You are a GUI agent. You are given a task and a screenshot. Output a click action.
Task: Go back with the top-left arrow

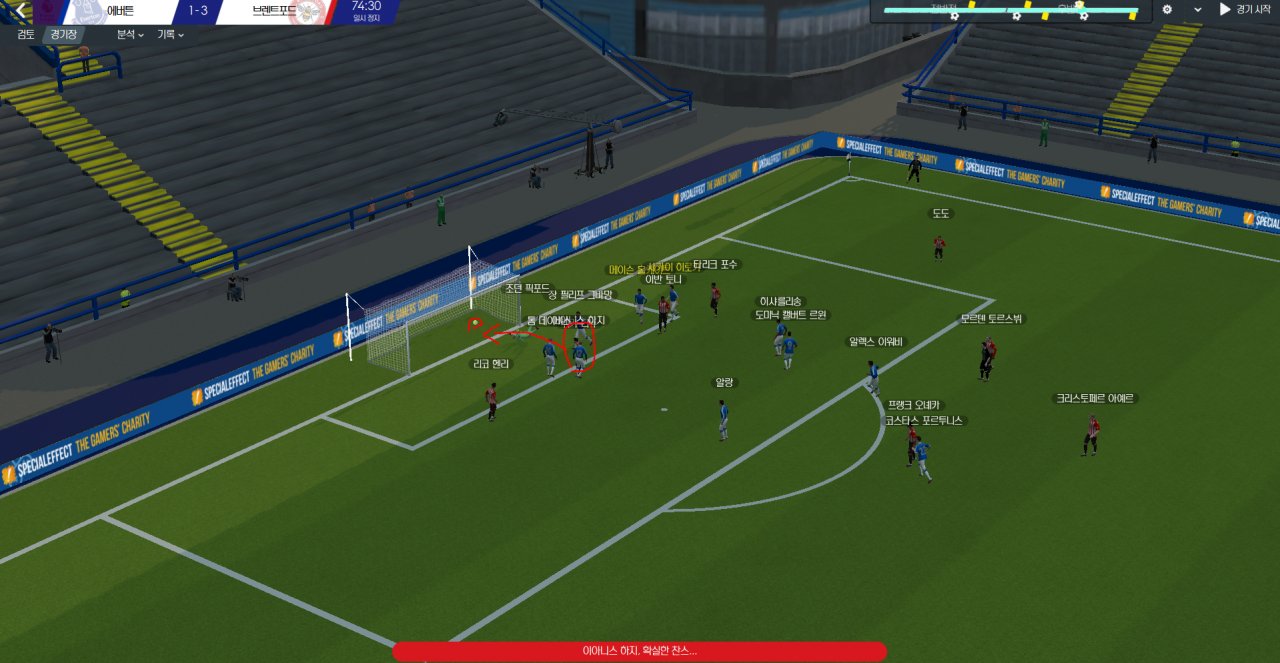[x=20, y=10]
